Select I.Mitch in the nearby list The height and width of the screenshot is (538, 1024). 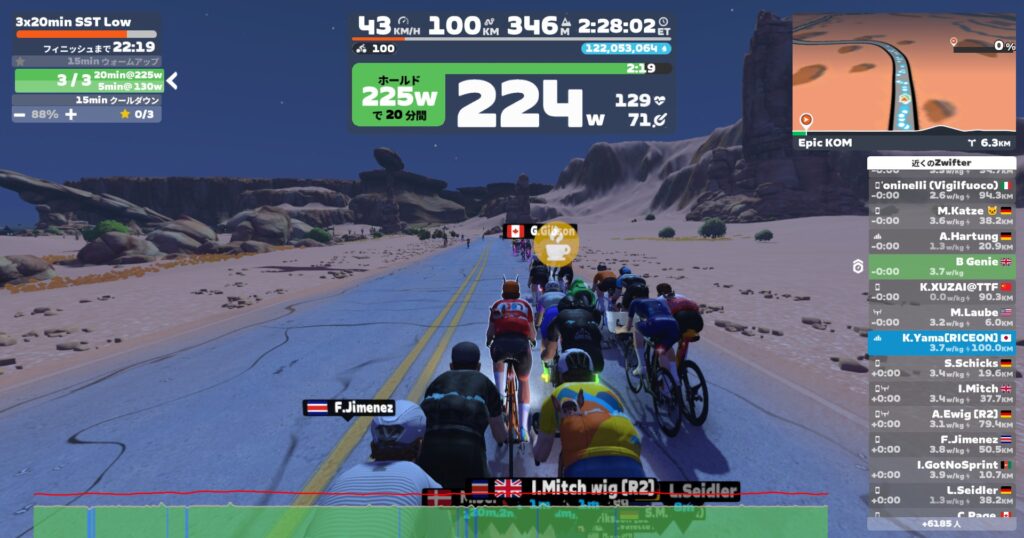[x=942, y=393]
